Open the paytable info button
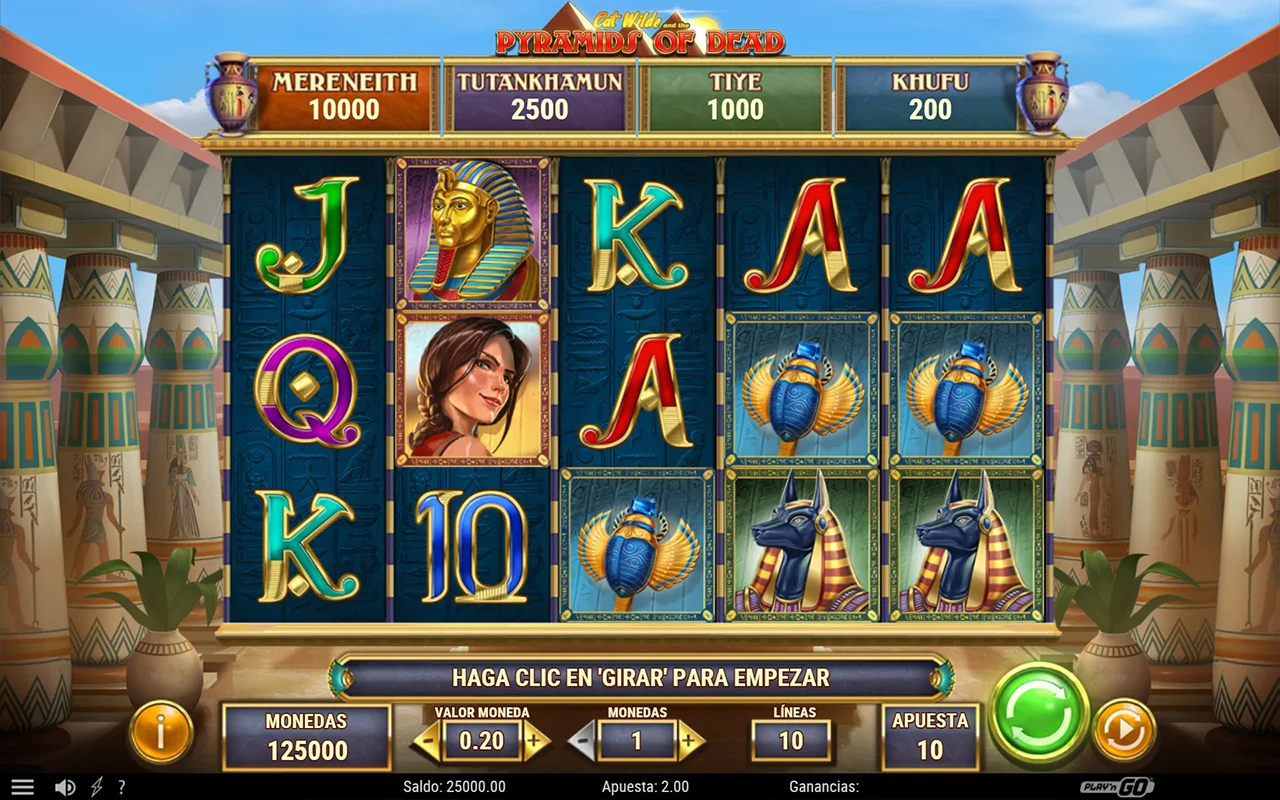Viewport: 1280px width, 800px height. pos(160,732)
